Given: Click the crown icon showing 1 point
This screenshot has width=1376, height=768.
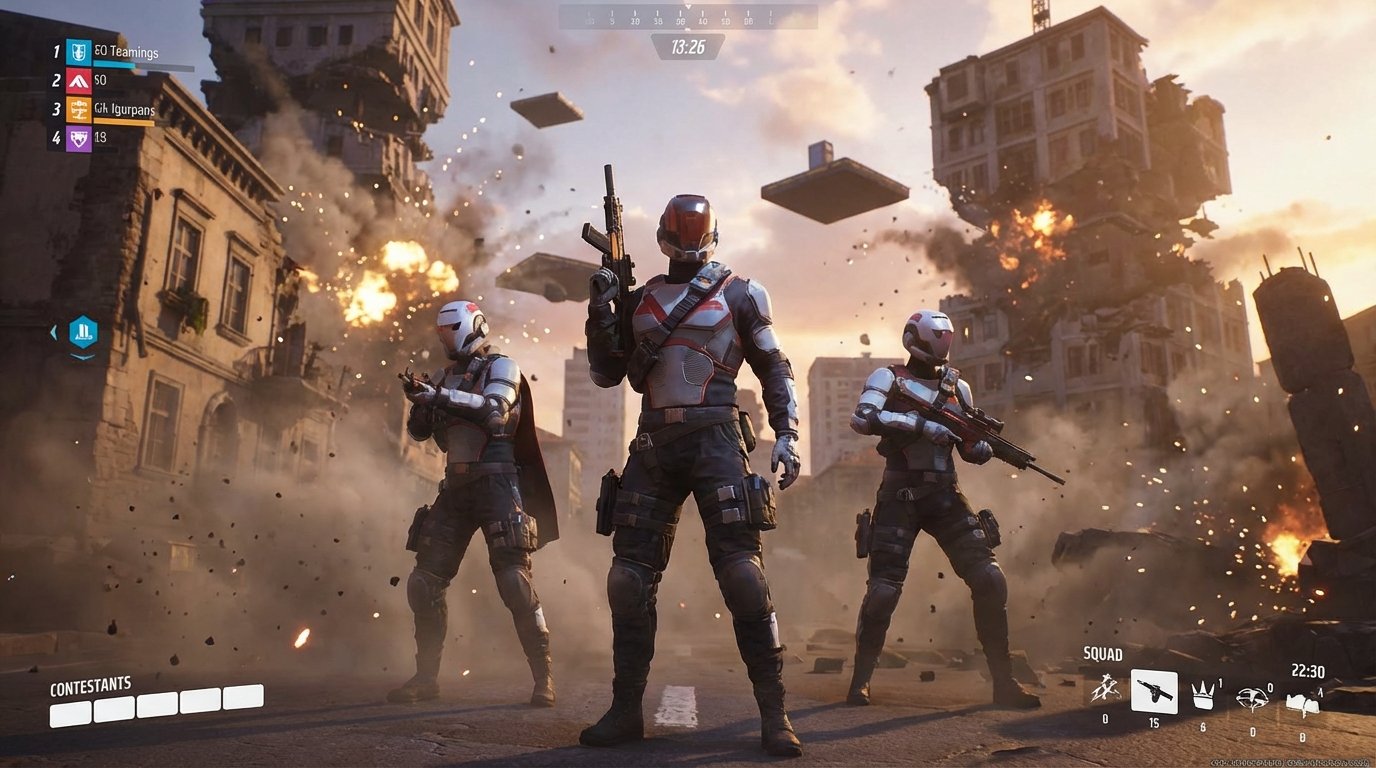Looking at the screenshot, I should pyautogui.click(x=1202, y=696).
